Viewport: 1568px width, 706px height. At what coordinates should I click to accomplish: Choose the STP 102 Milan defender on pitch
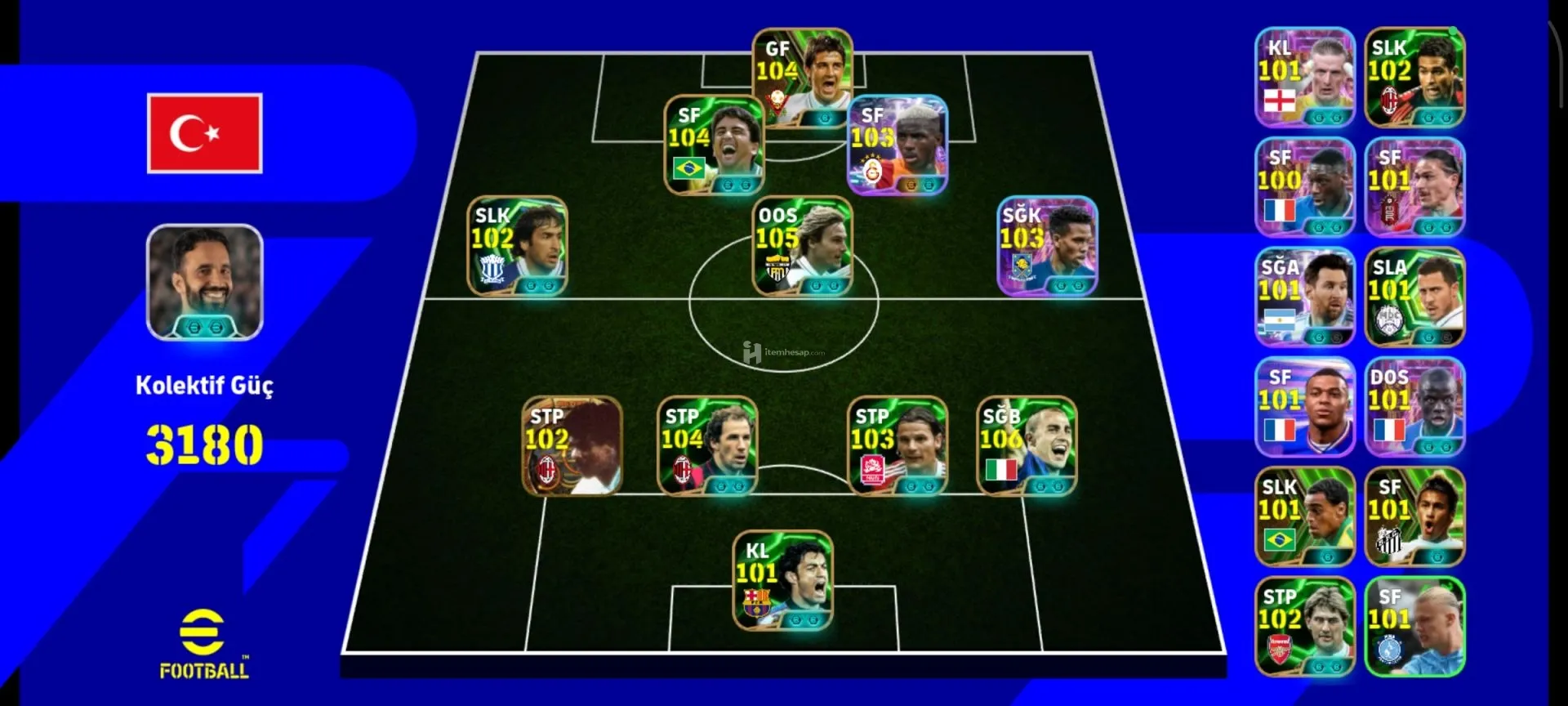(572, 446)
